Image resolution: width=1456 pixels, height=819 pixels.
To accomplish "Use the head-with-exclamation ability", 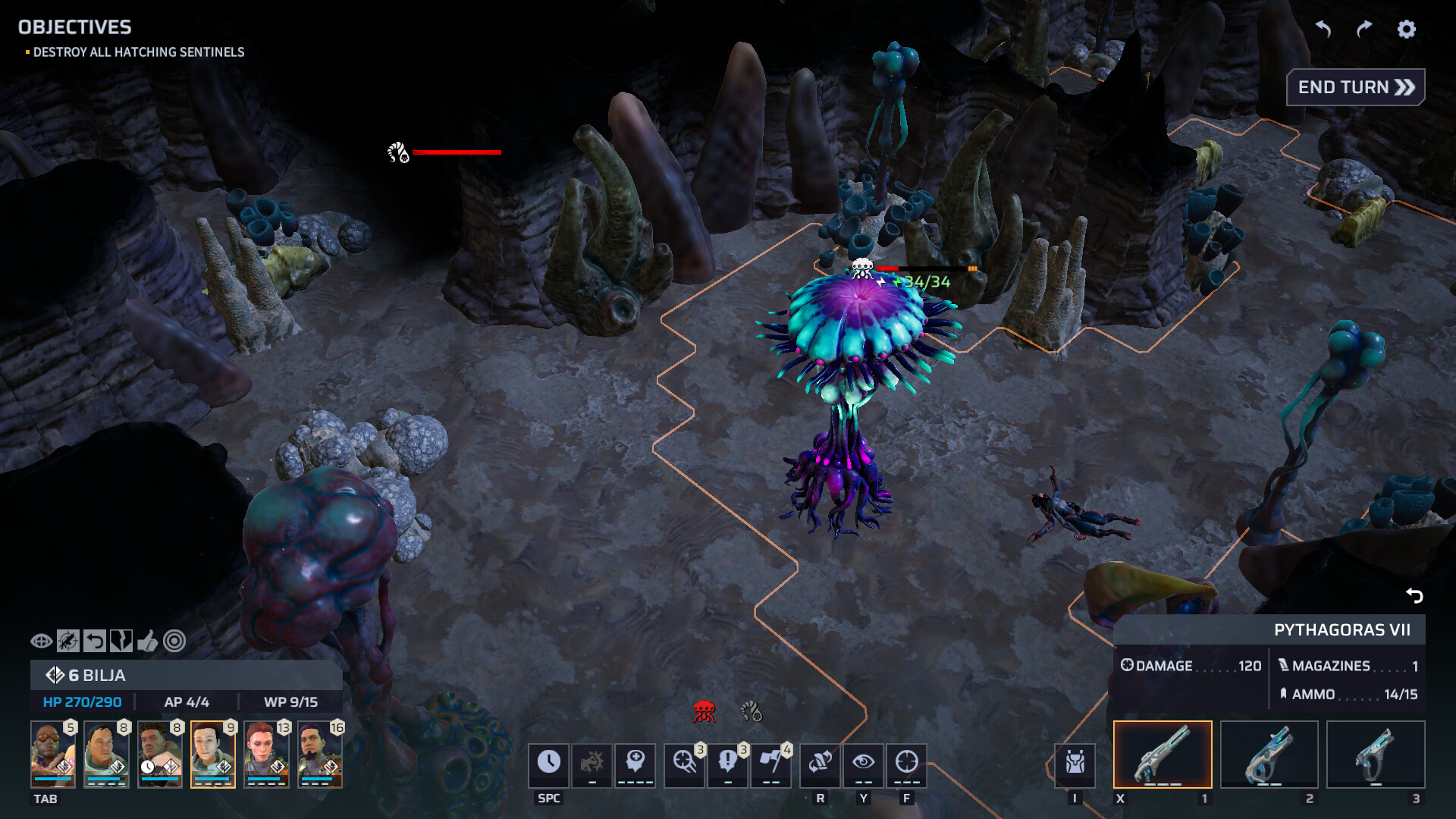I will 728,762.
